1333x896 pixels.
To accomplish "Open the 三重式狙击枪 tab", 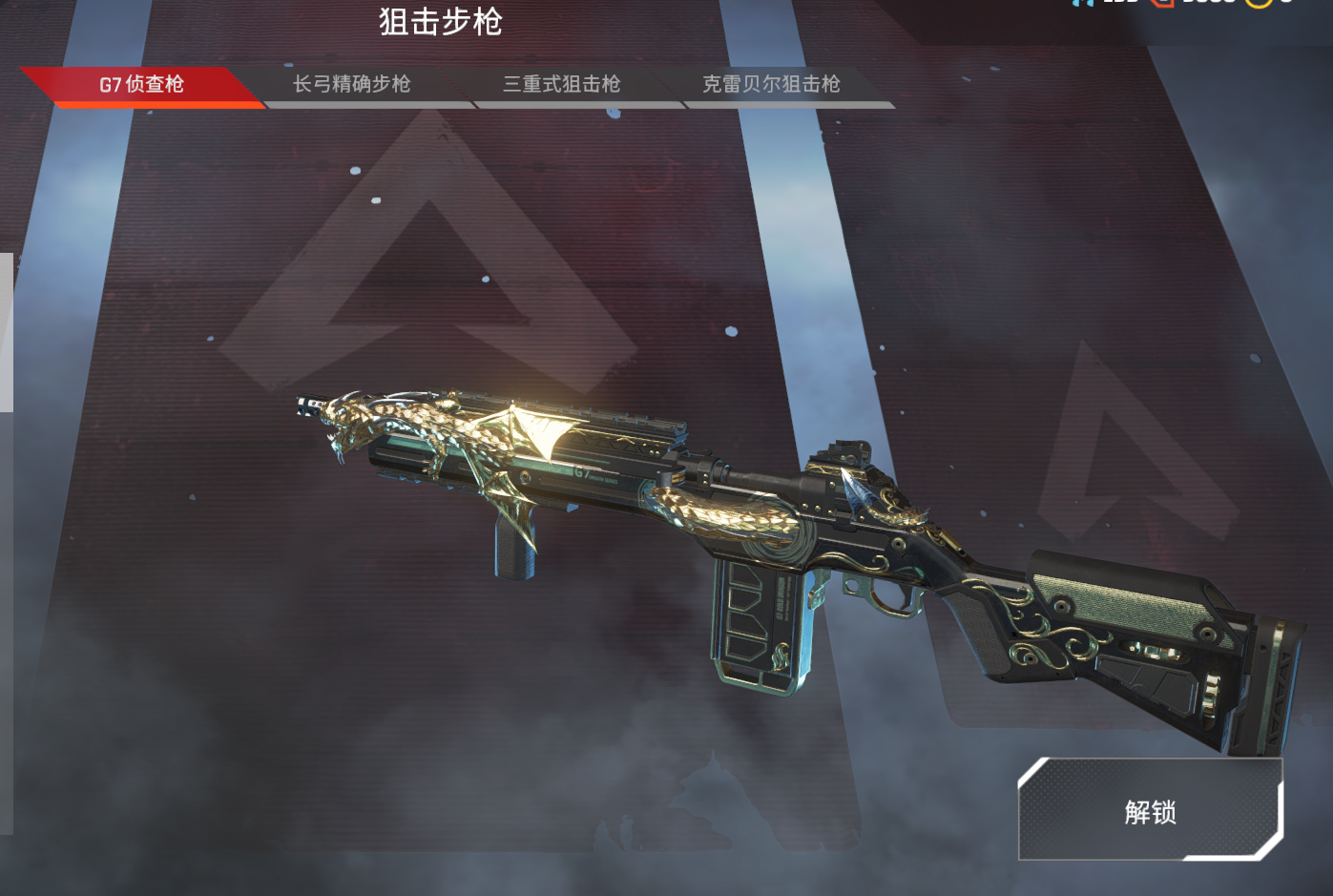I will point(561,85).
